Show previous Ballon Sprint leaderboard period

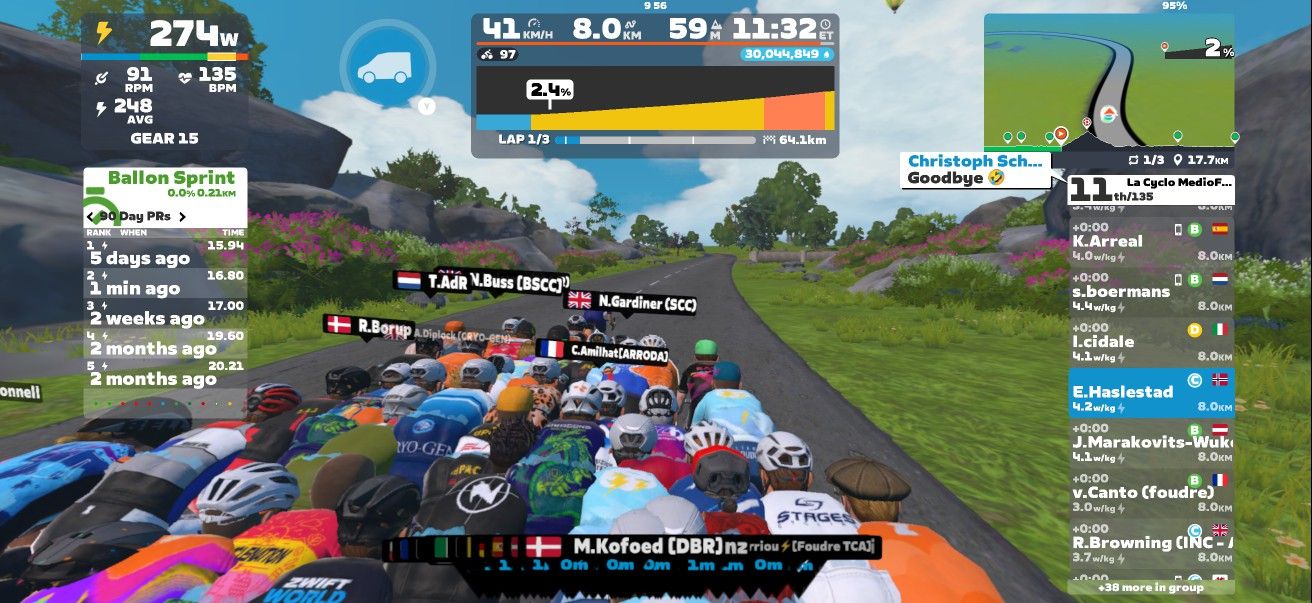pyautogui.click(x=92, y=216)
